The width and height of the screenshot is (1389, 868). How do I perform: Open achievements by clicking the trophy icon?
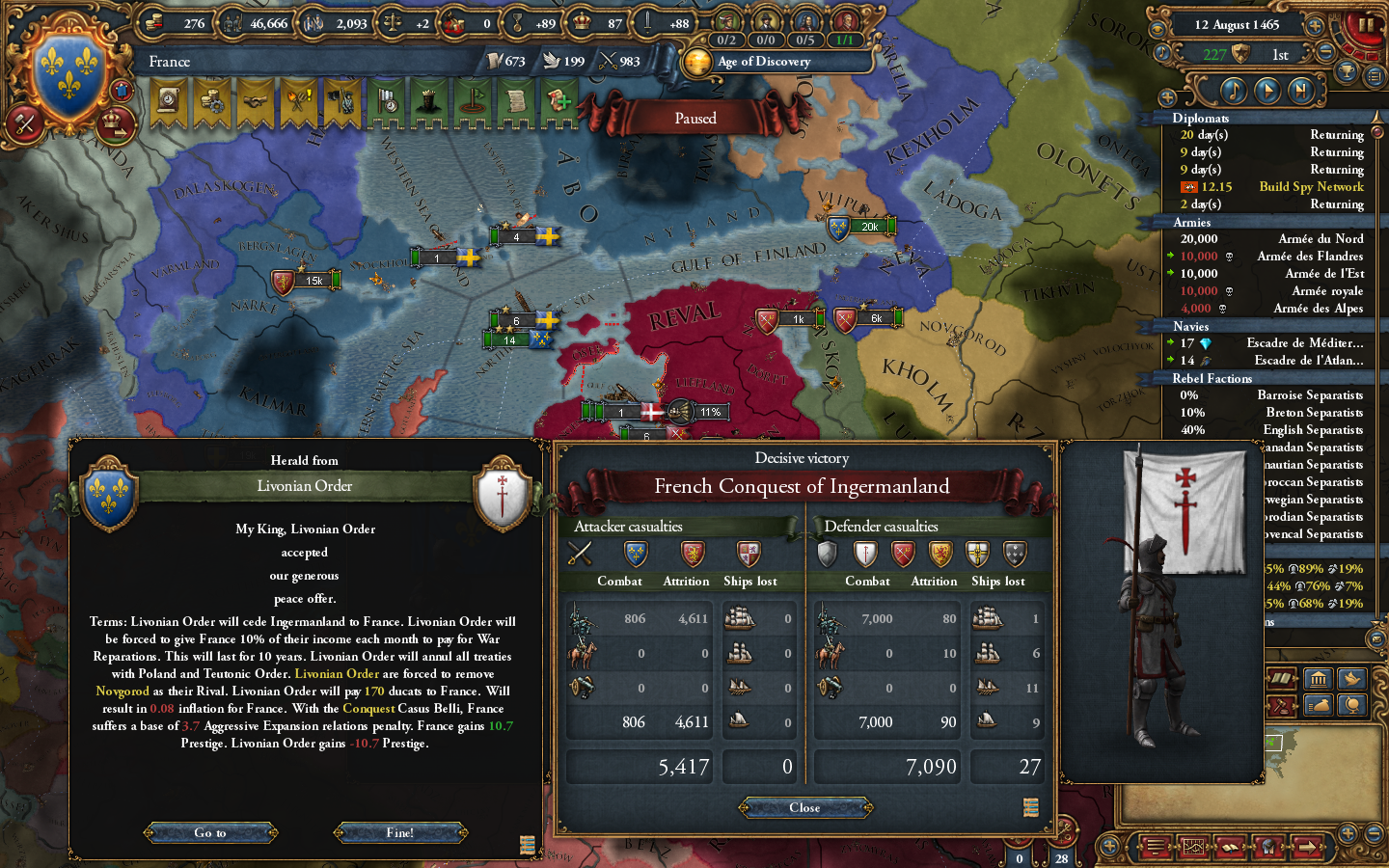[x=1346, y=72]
